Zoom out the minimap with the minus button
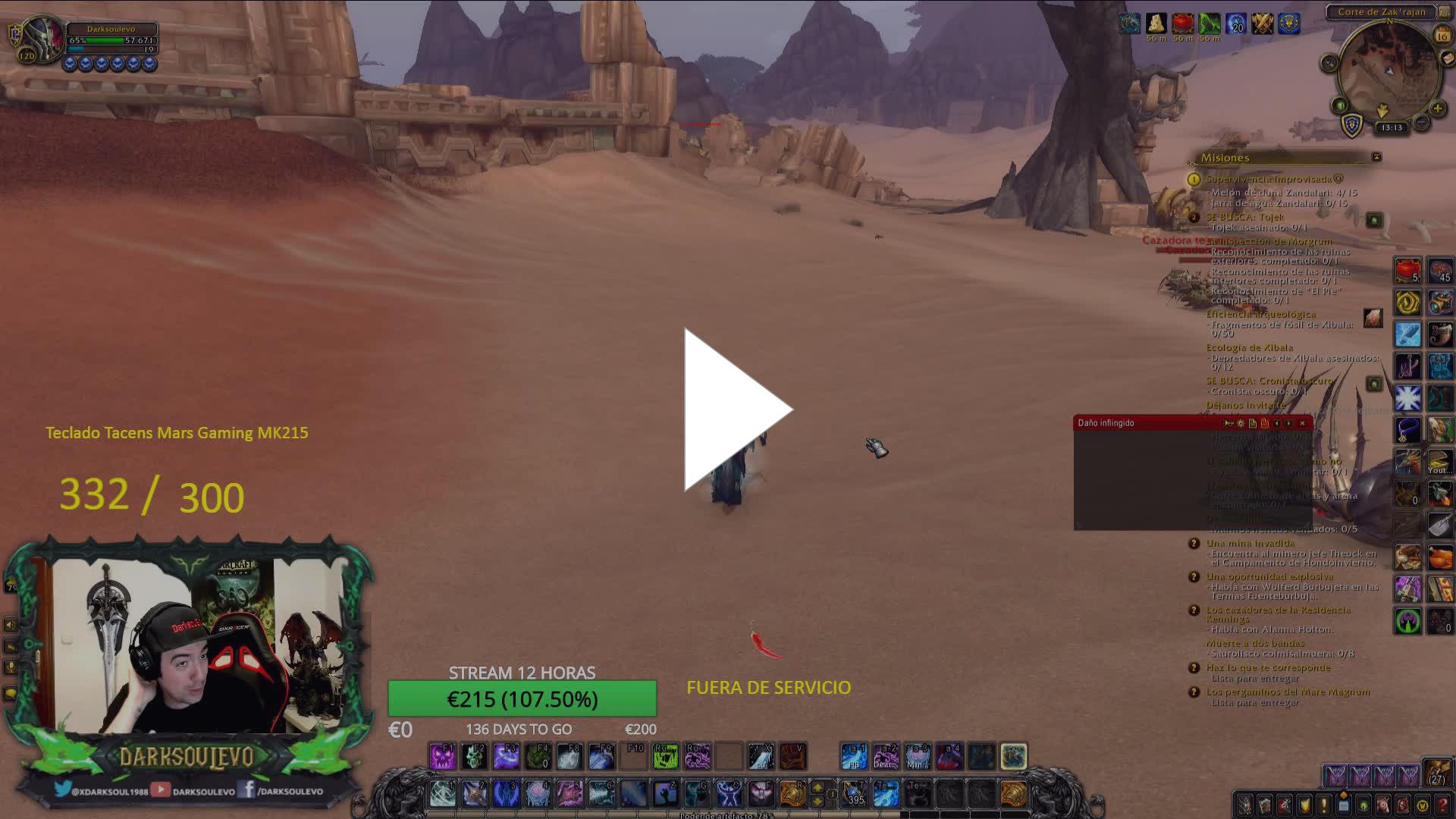This screenshot has height=819, width=1456. [1422, 122]
